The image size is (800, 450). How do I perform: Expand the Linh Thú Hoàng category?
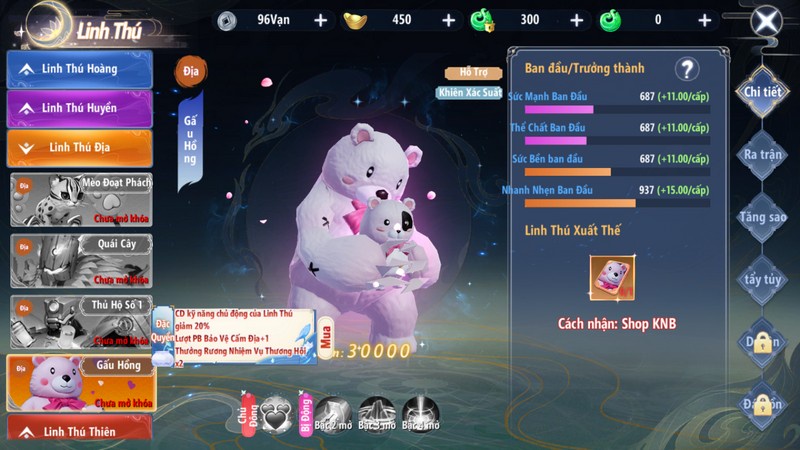80,69
